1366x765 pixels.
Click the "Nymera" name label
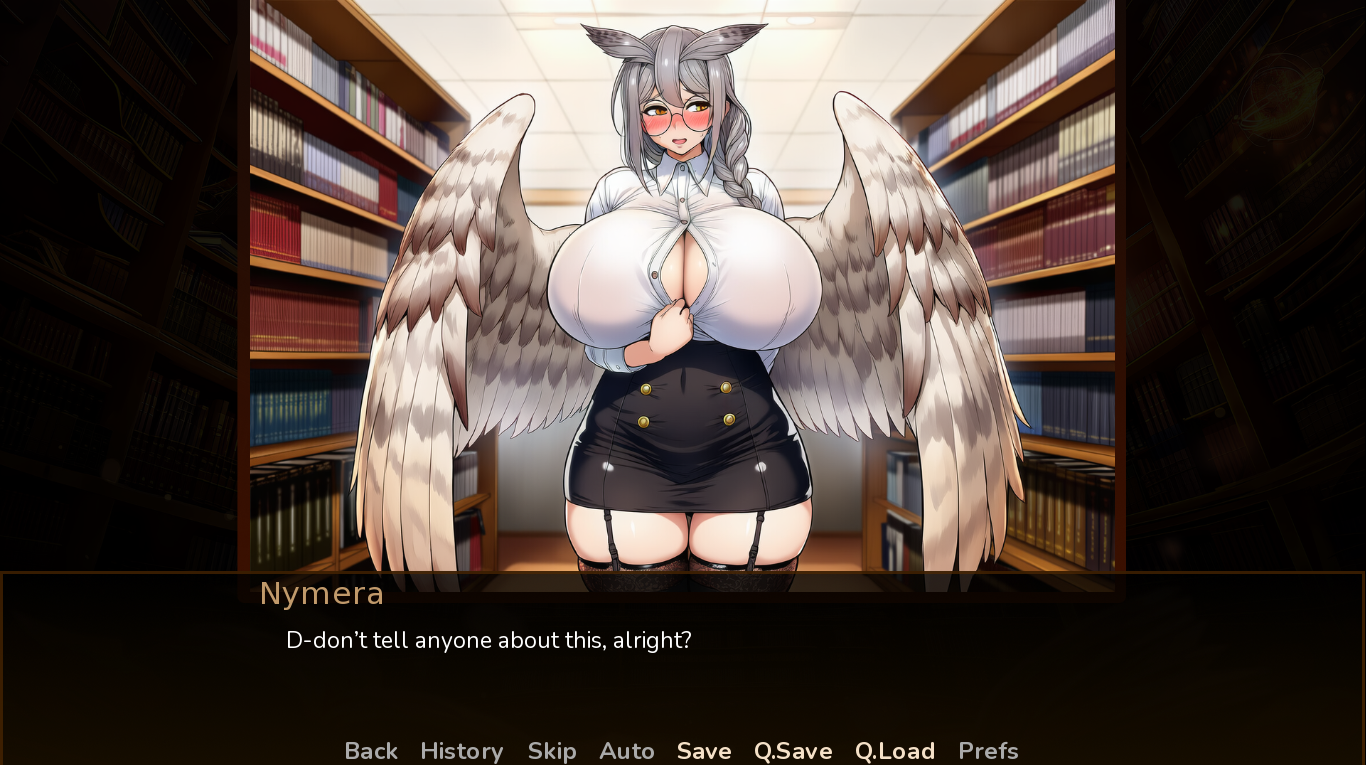[321, 592]
